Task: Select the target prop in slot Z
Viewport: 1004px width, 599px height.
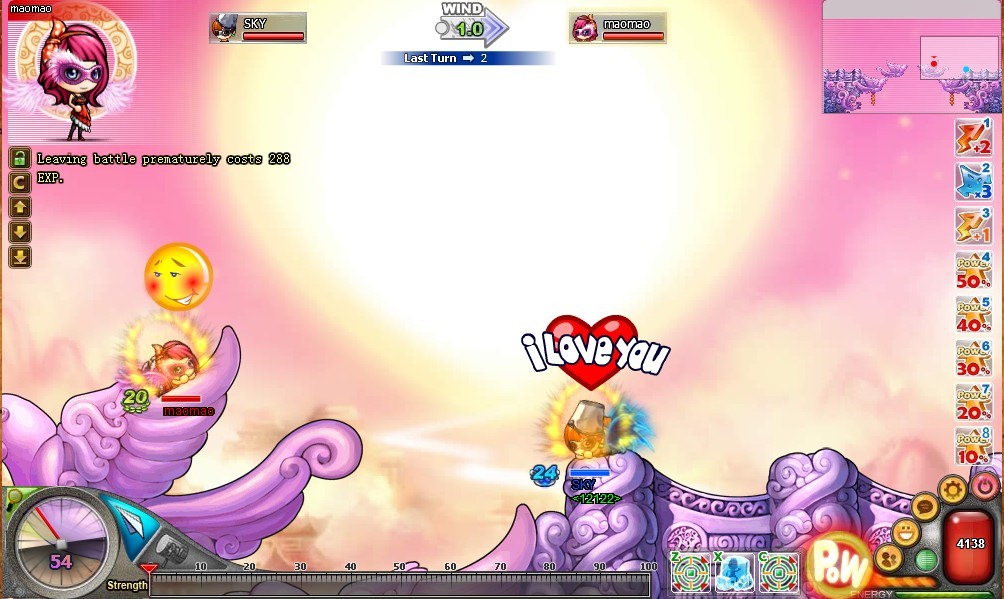Action: point(691,573)
